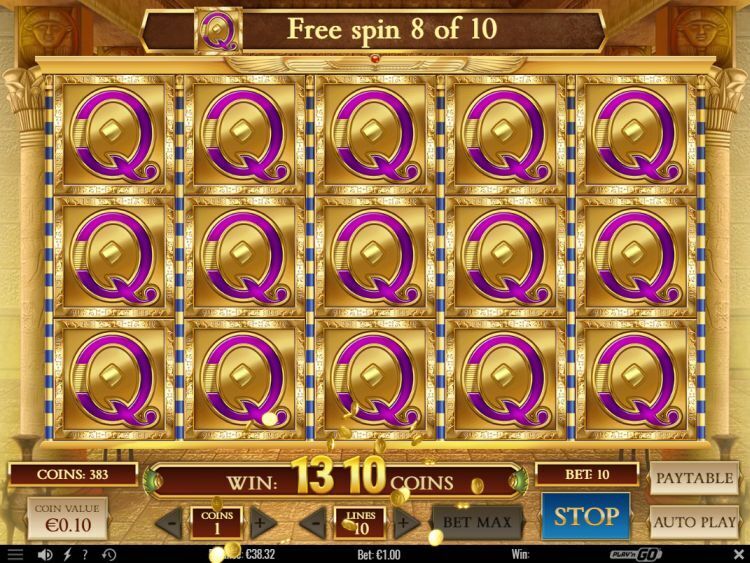
Task: Open the game history clock icon
Action: point(108,554)
